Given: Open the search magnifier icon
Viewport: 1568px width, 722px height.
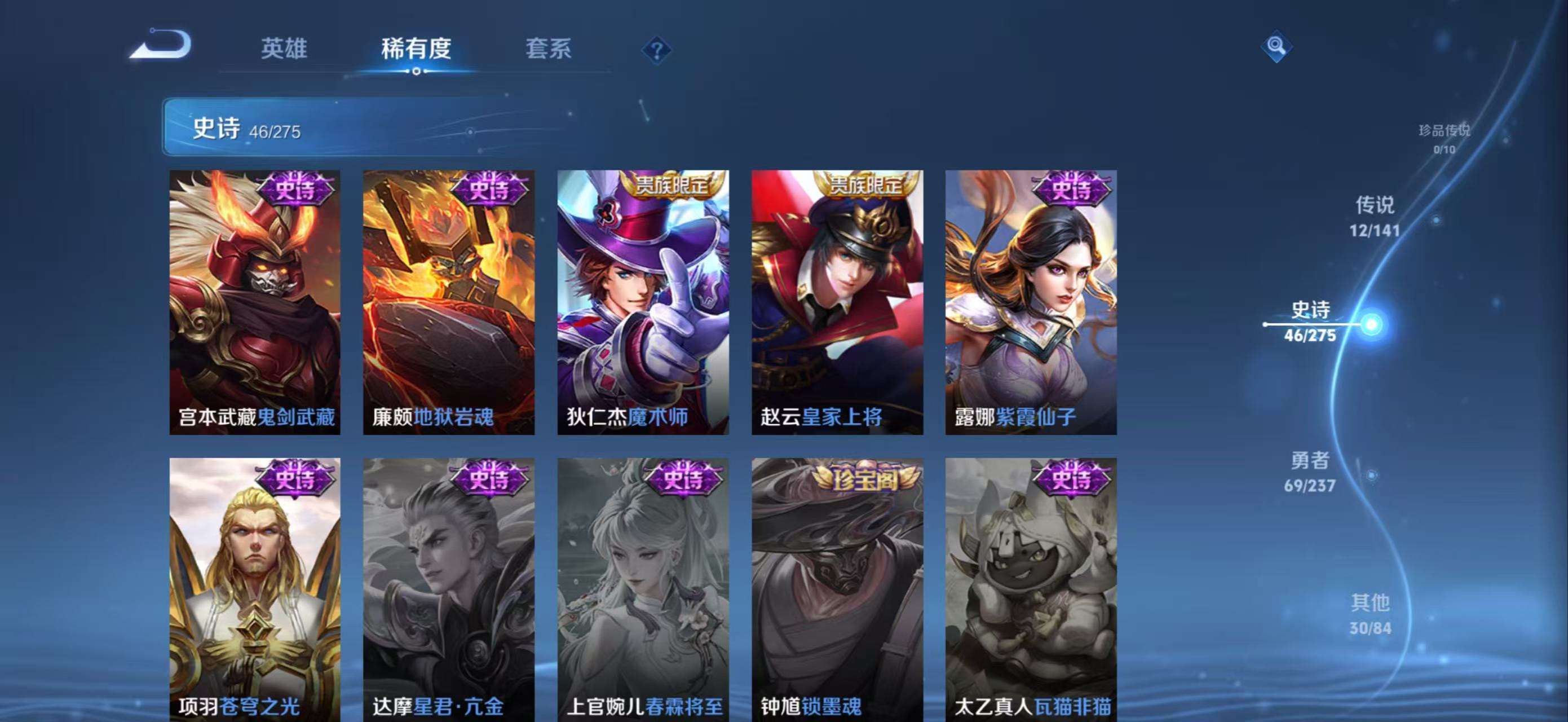Looking at the screenshot, I should pyautogui.click(x=1277, y=45).
